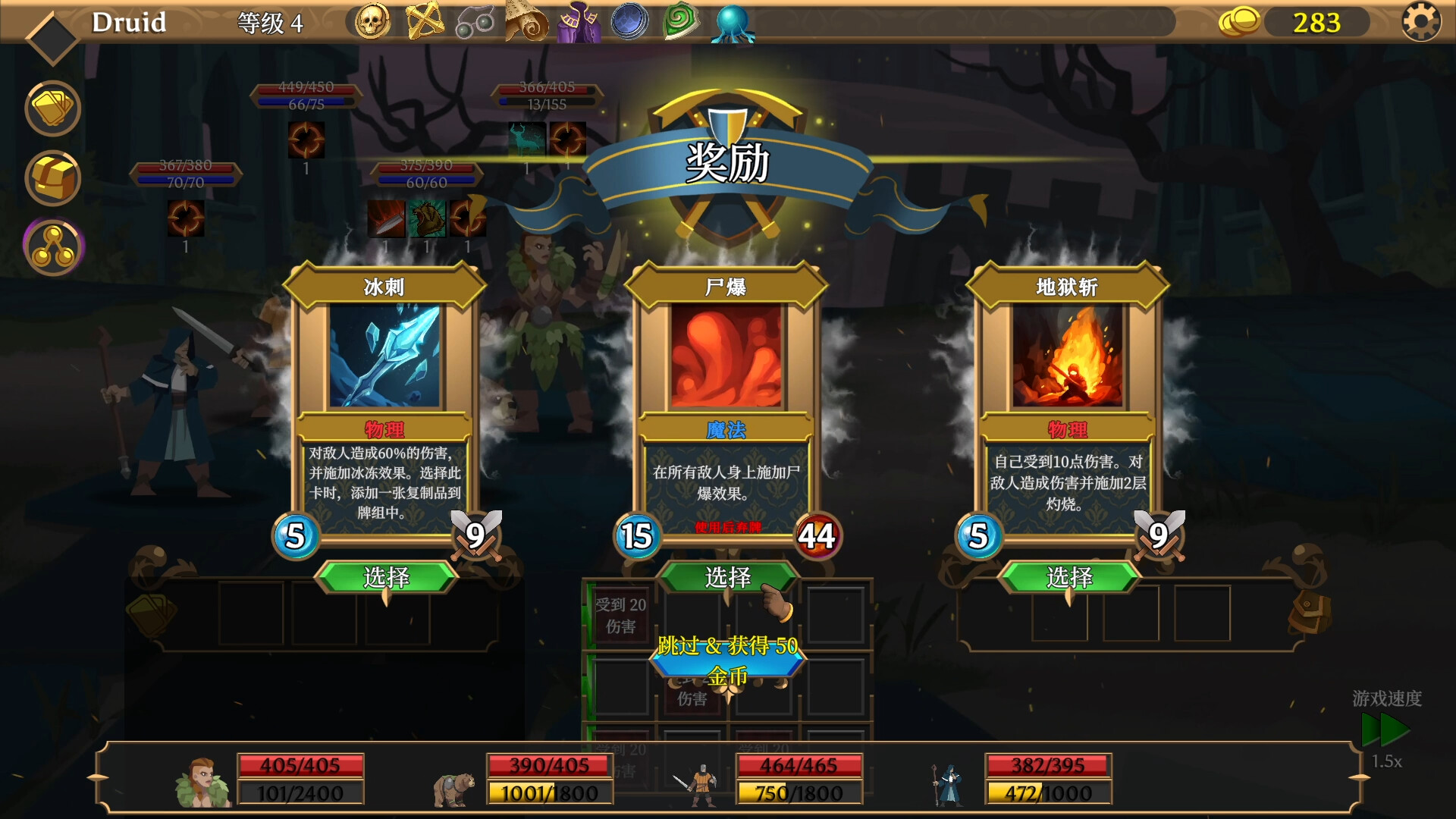This screenshot has height=819, width=1456.
Task: Click the teal orb creature icon
Action: (x=732, y=22)
